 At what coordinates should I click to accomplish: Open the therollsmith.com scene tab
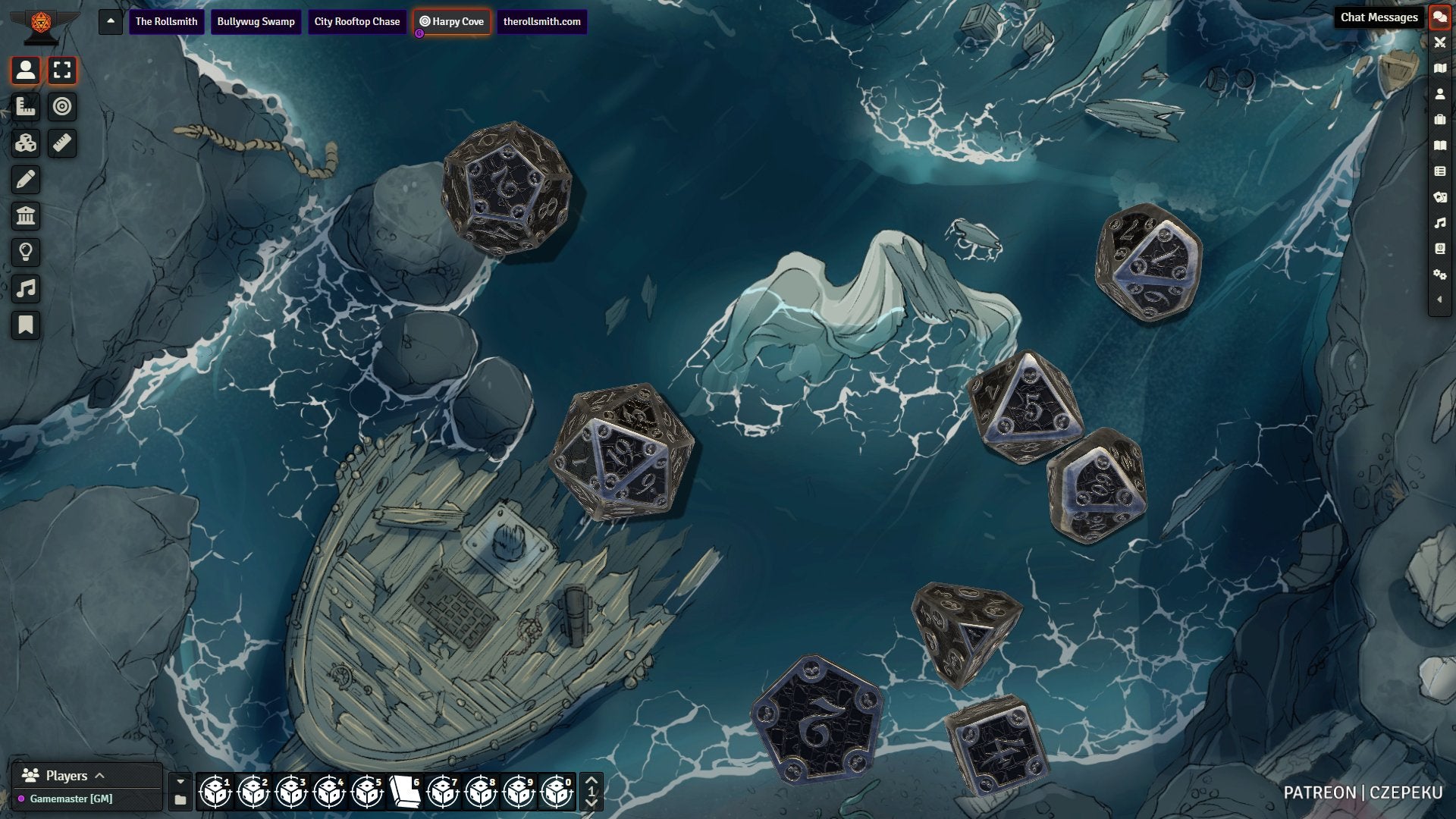541,21
